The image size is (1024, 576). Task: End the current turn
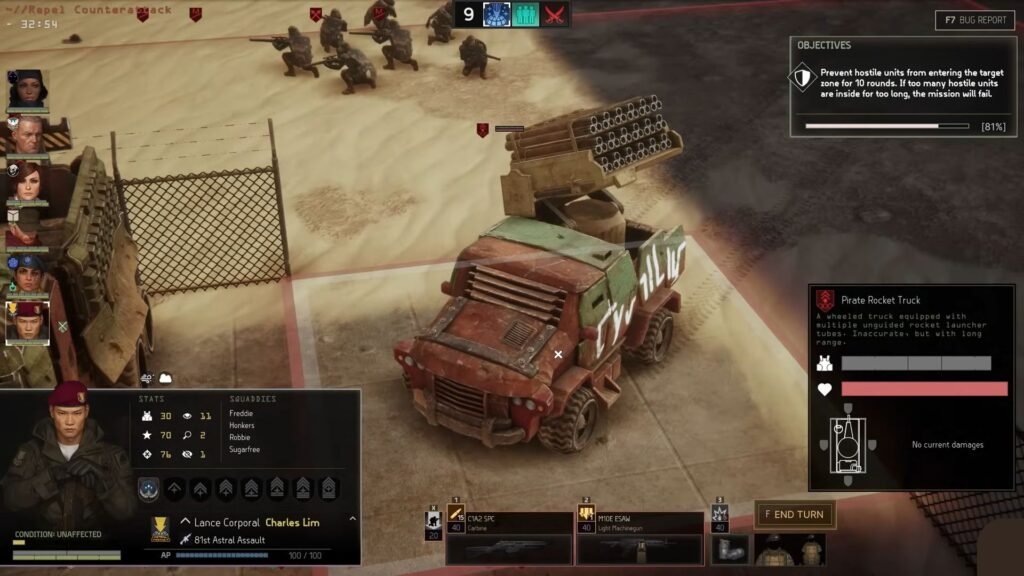794,515
